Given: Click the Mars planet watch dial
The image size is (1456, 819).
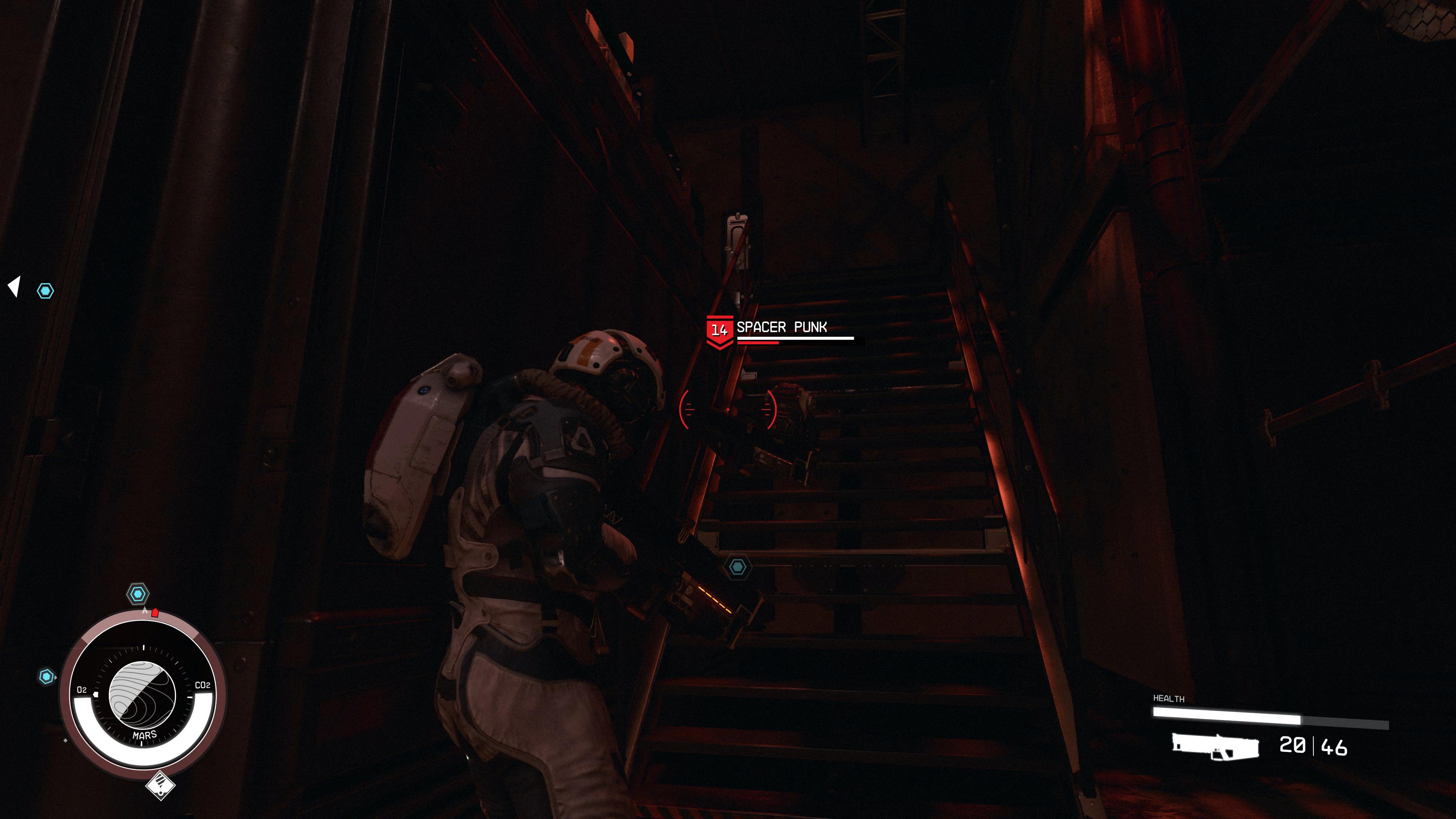Looking at the screenshot, I should 142,695.
